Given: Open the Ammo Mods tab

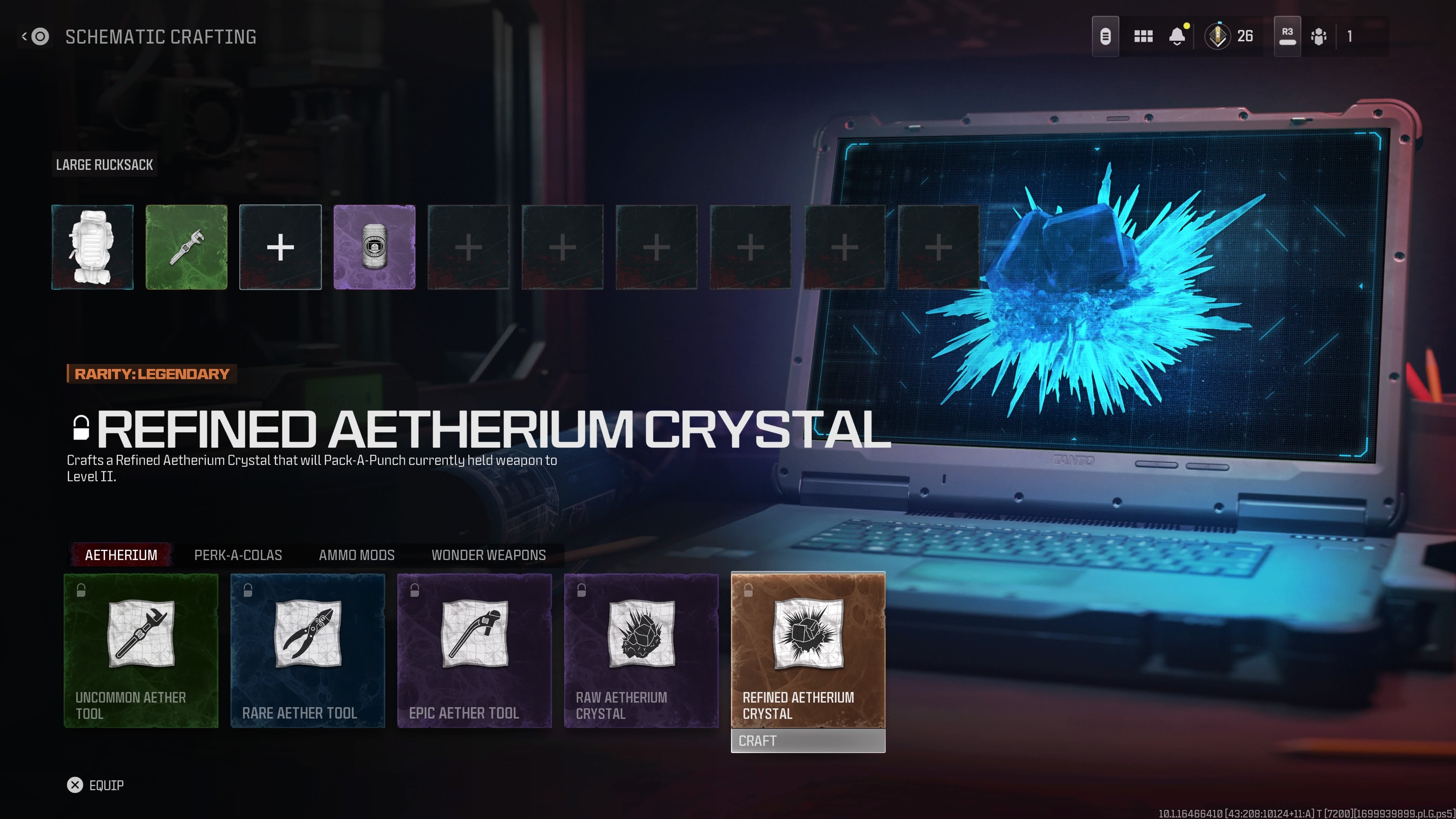Looking at the screenshot, I should (357, 555).
